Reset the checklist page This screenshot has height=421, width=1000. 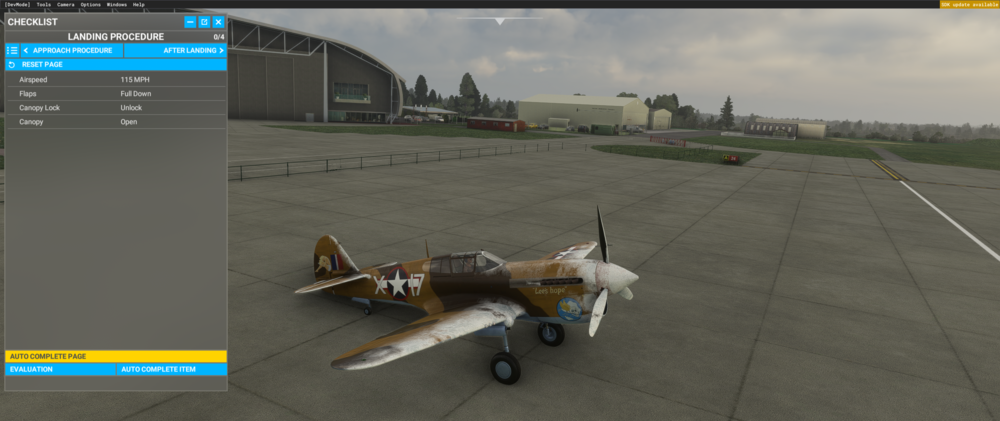coord(40,64)
